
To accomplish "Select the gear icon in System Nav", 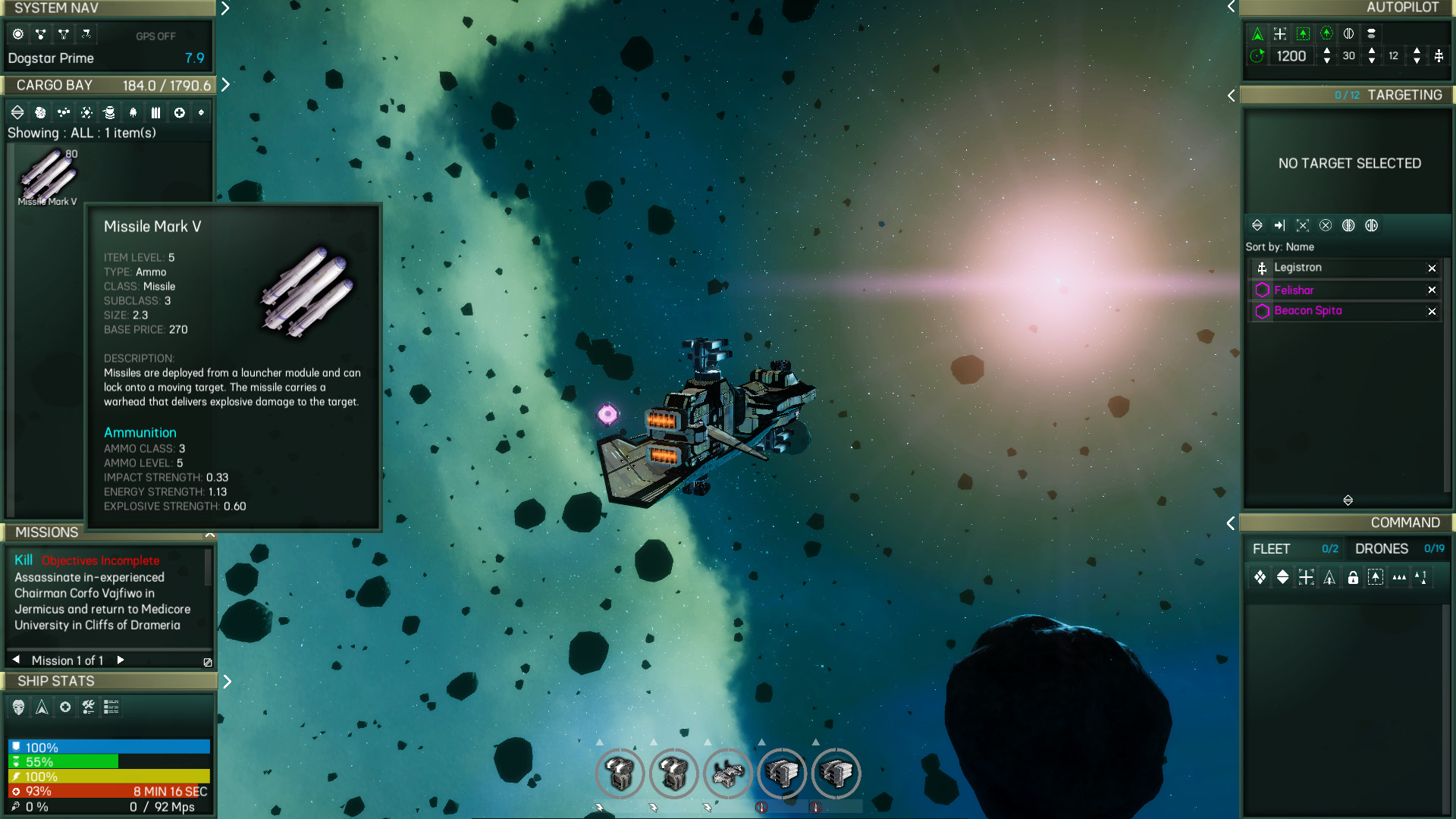I will pos(17,34).
